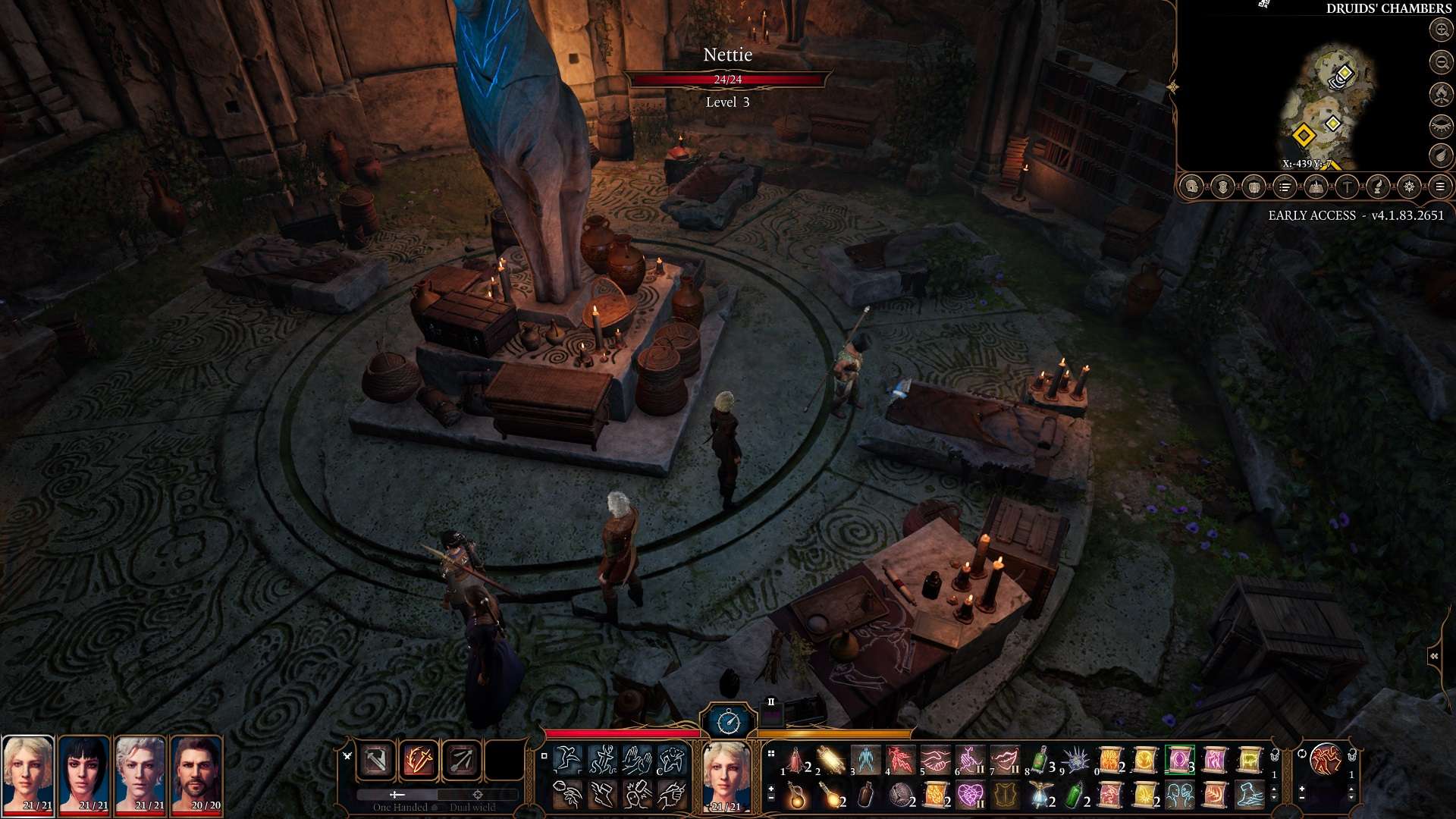
Task: Expand the hotbar grid with the squares icon
Action: coord(770,755)
